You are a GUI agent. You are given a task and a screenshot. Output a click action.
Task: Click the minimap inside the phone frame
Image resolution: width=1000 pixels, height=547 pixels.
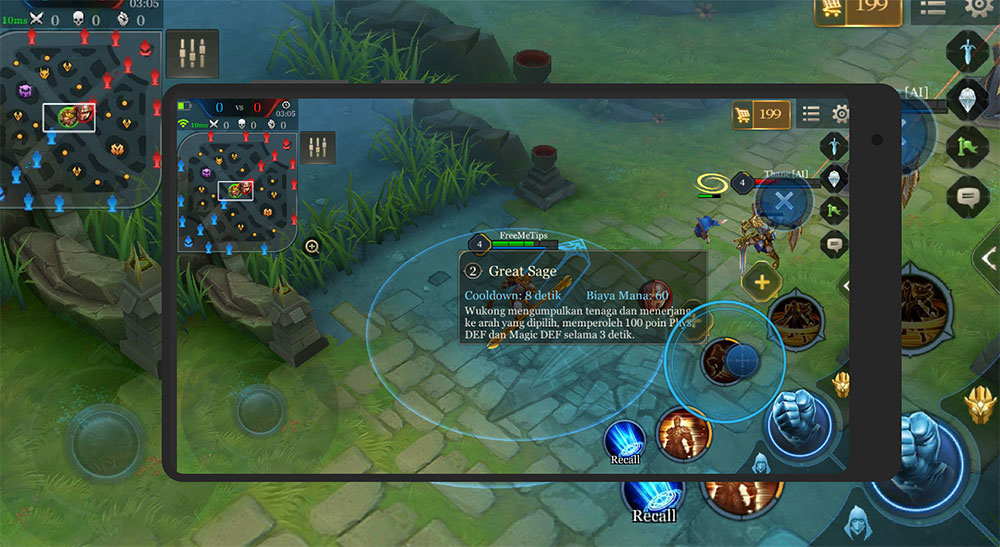click(x=236, y=191)
